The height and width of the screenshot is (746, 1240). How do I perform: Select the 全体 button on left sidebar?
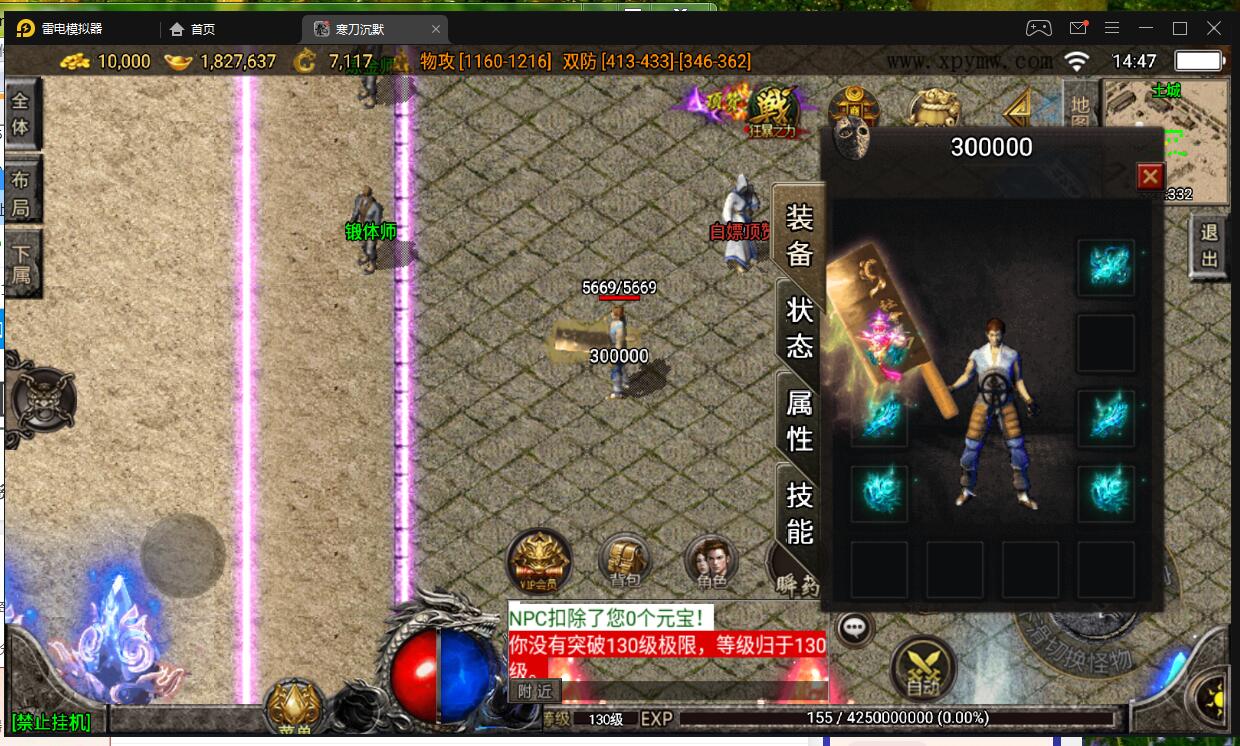(x=21, y=114)
